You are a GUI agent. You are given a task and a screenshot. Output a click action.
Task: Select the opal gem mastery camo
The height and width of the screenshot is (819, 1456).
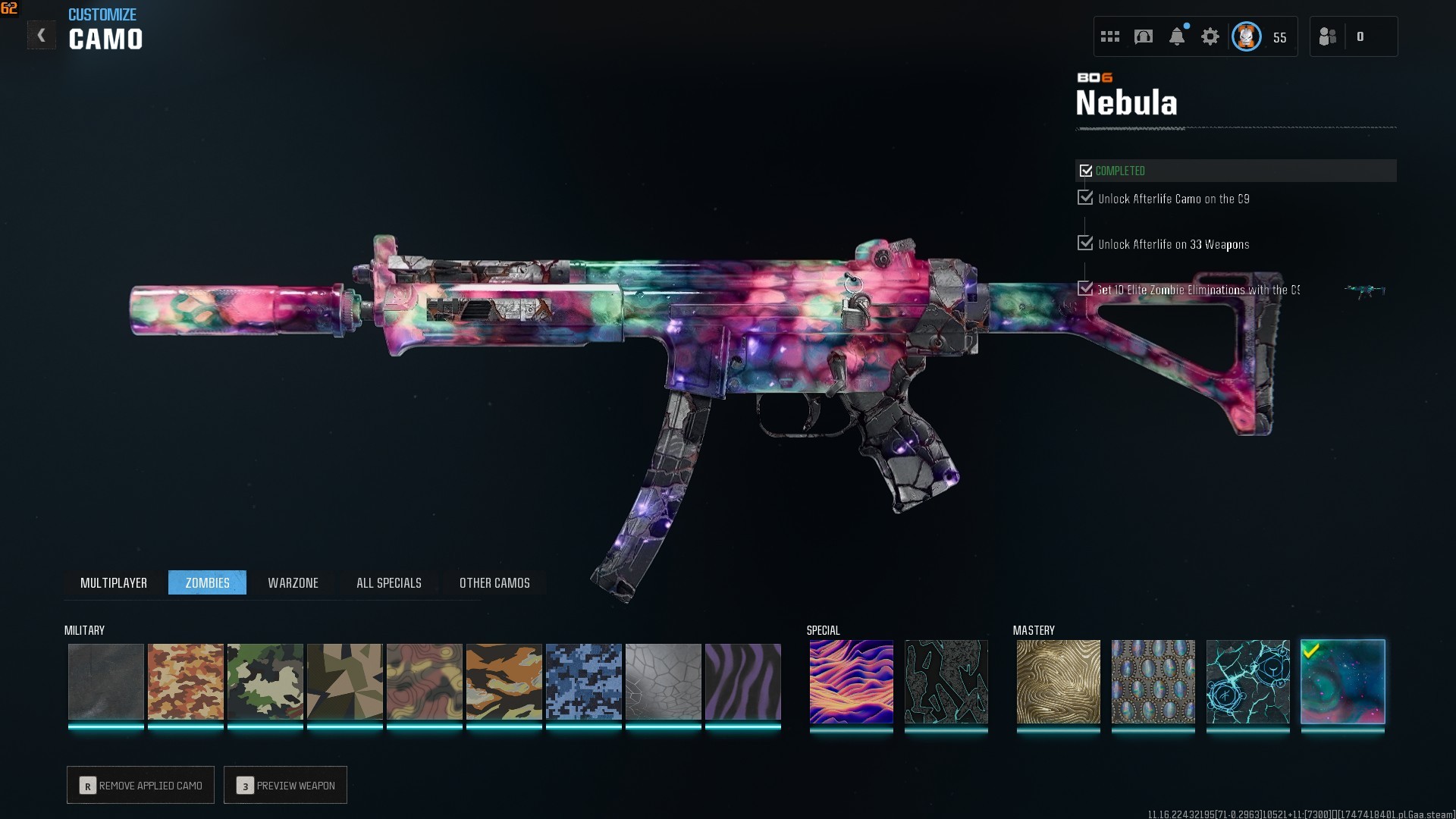pyautogui.click(x=1153, y=681)
